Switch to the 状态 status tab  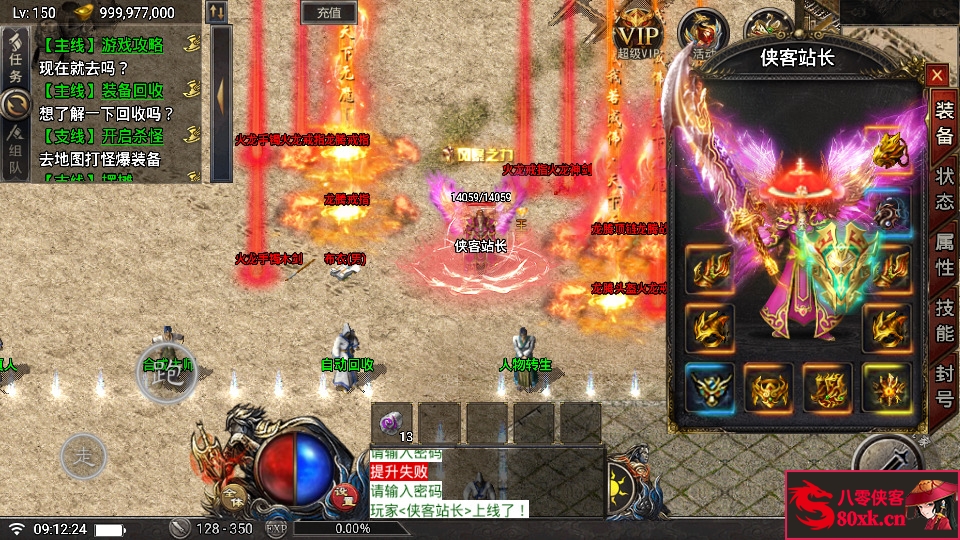943,188
